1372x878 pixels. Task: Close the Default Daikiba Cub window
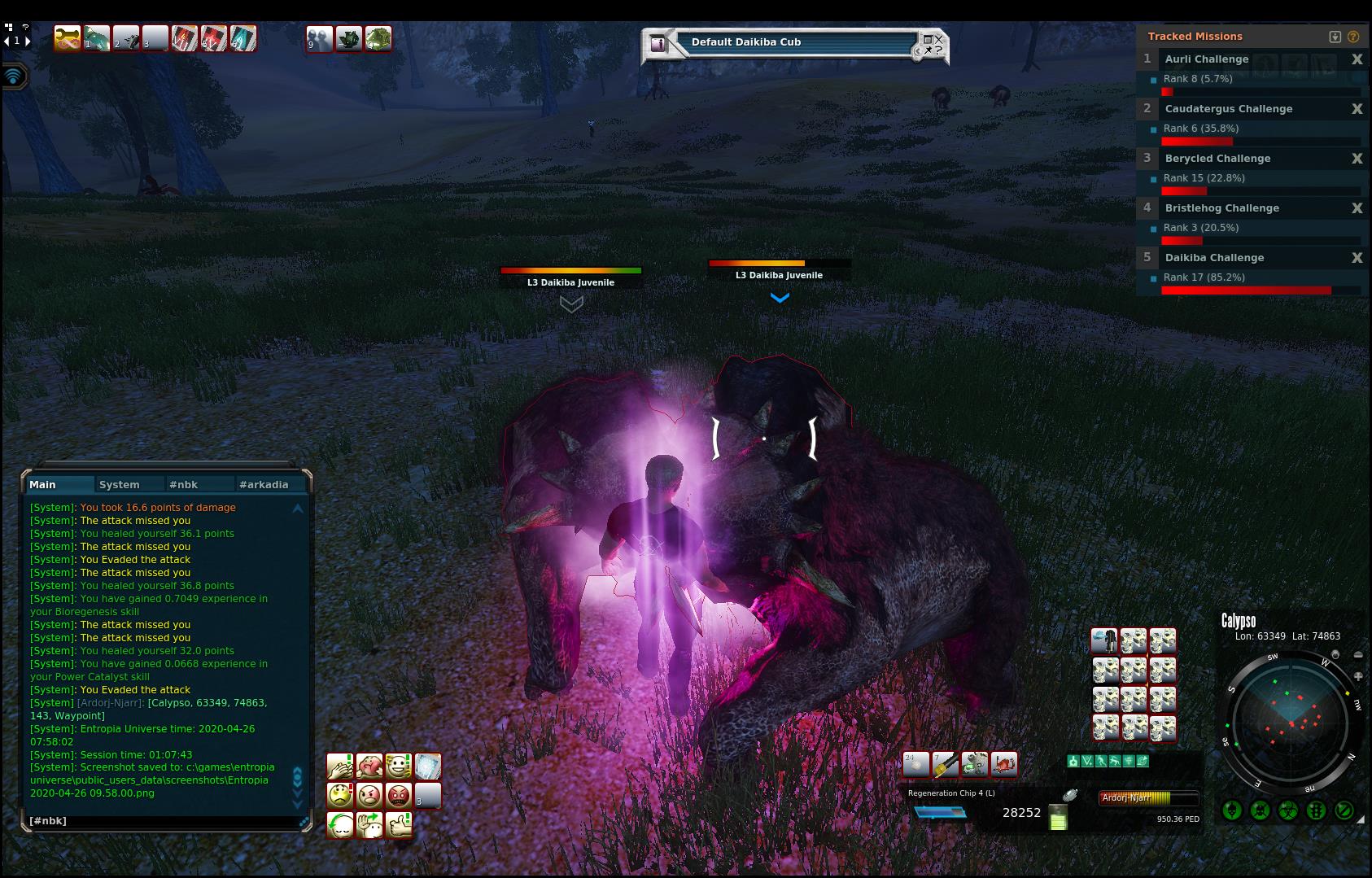(x=938, y=38)
